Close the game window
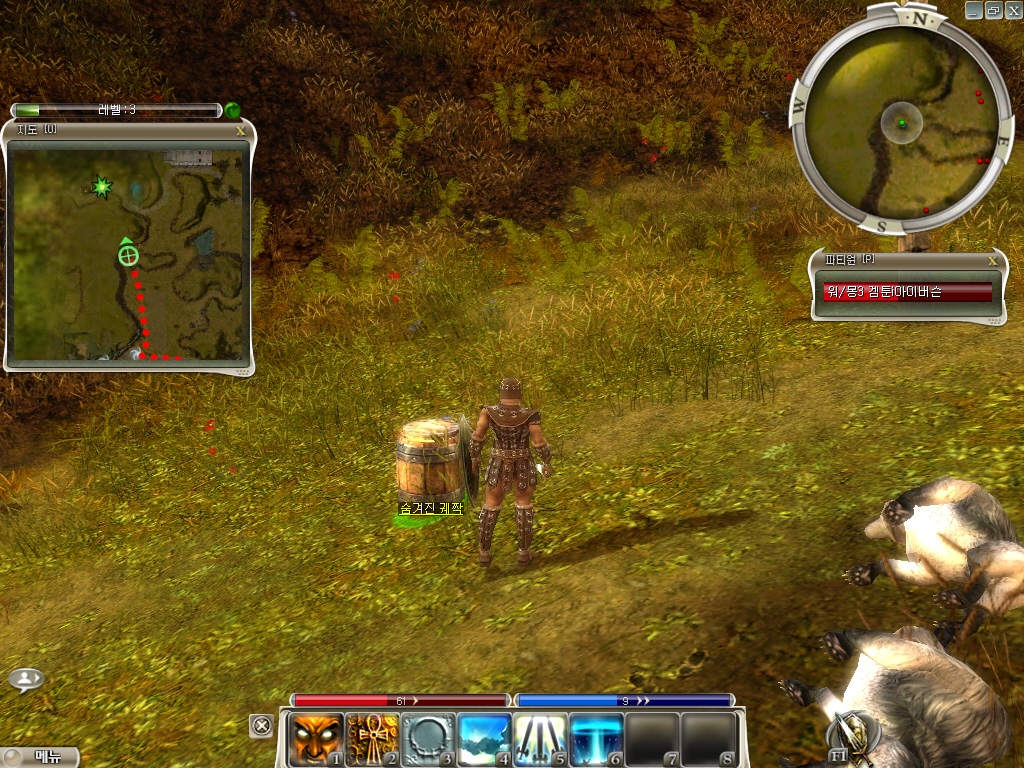The width and height of the screenshot is (1024, 768). (1013, 9)
